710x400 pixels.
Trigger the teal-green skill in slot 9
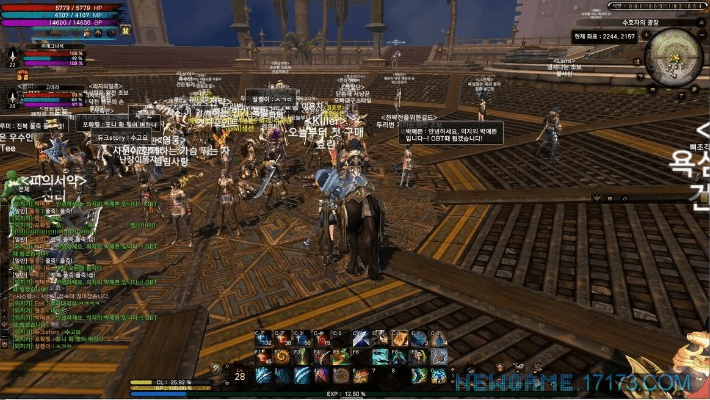[420, 375]
